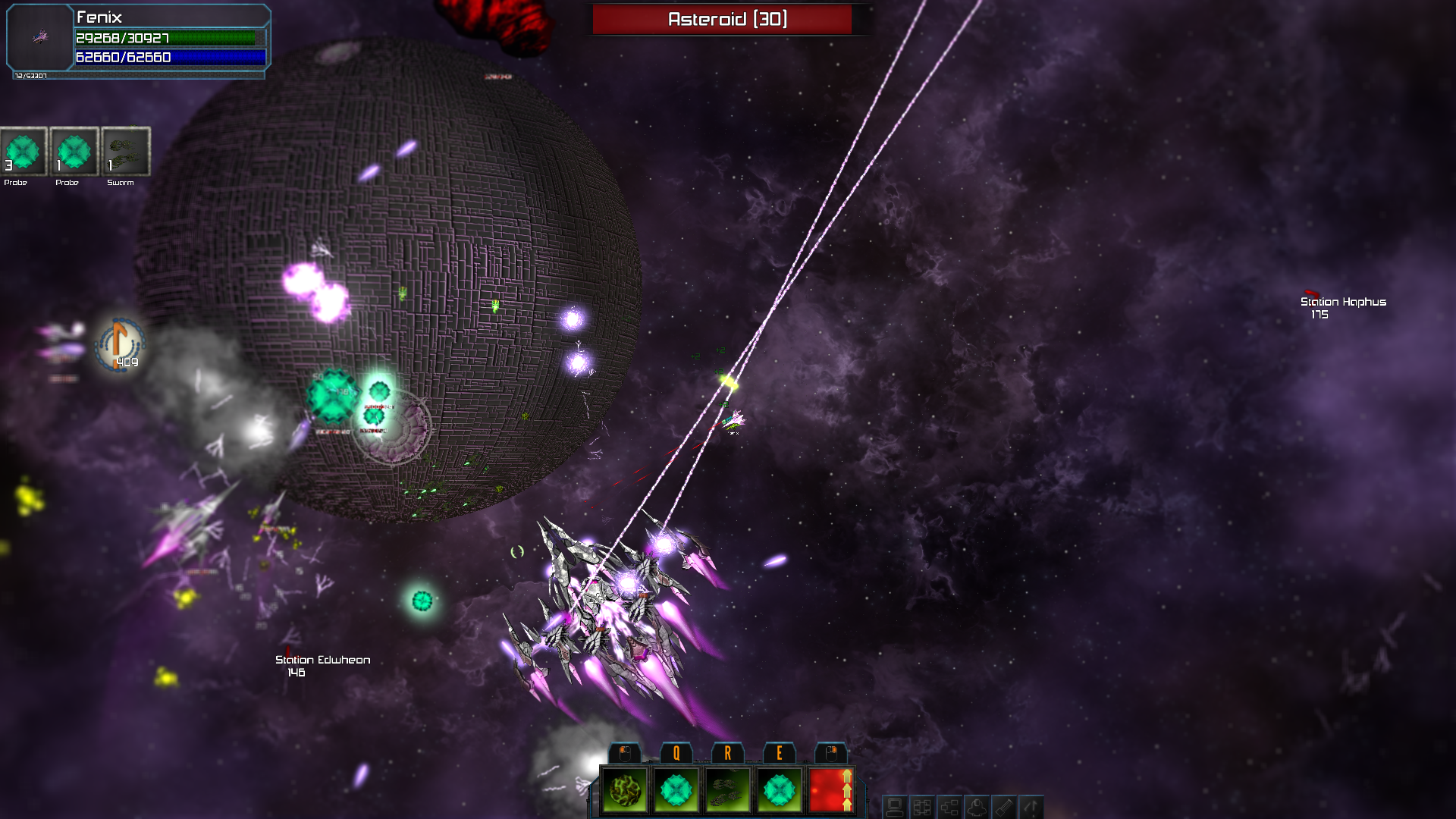Open the mothership hangar icon

pyautogui.click(x=977, y=806)
